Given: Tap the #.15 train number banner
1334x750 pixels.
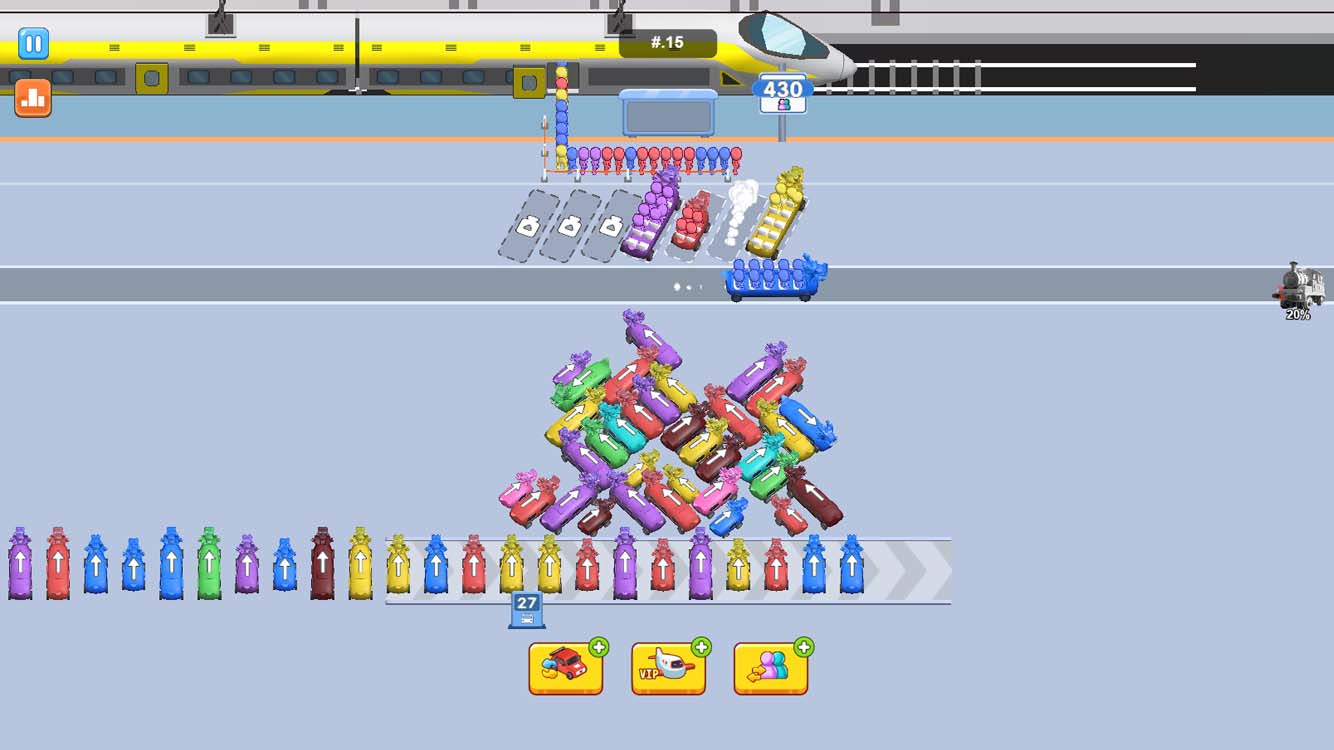Looking at the screenshot, I should click(669, 41).
